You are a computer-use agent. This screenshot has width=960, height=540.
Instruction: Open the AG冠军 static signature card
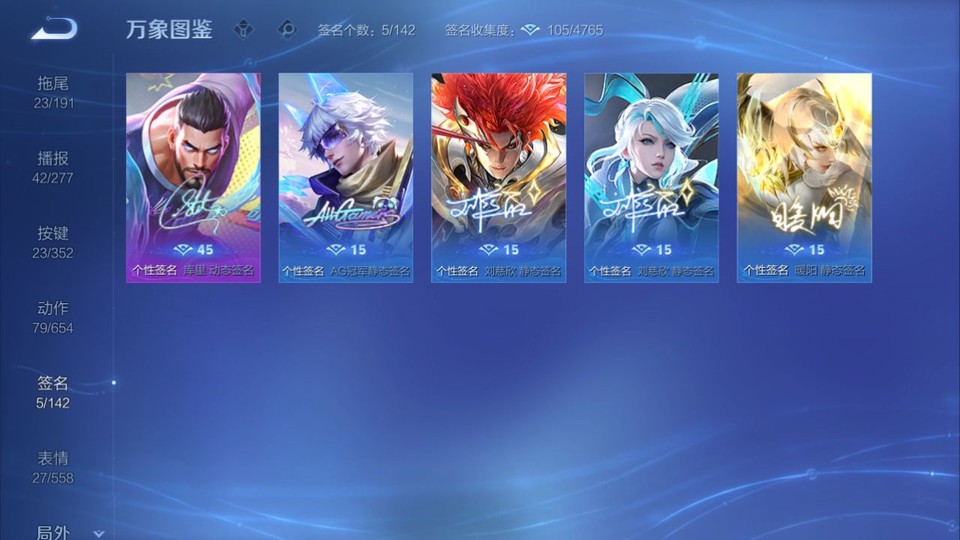[346, 177]
